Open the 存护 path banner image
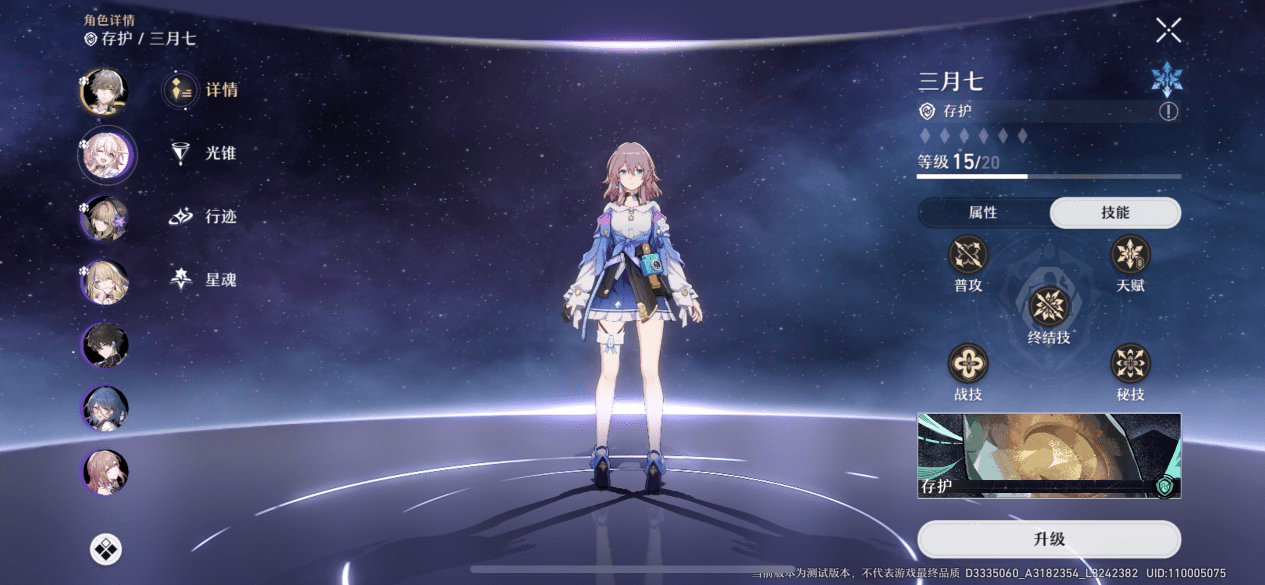This screenshot has width=1265, height=585. coord(1049,456)
